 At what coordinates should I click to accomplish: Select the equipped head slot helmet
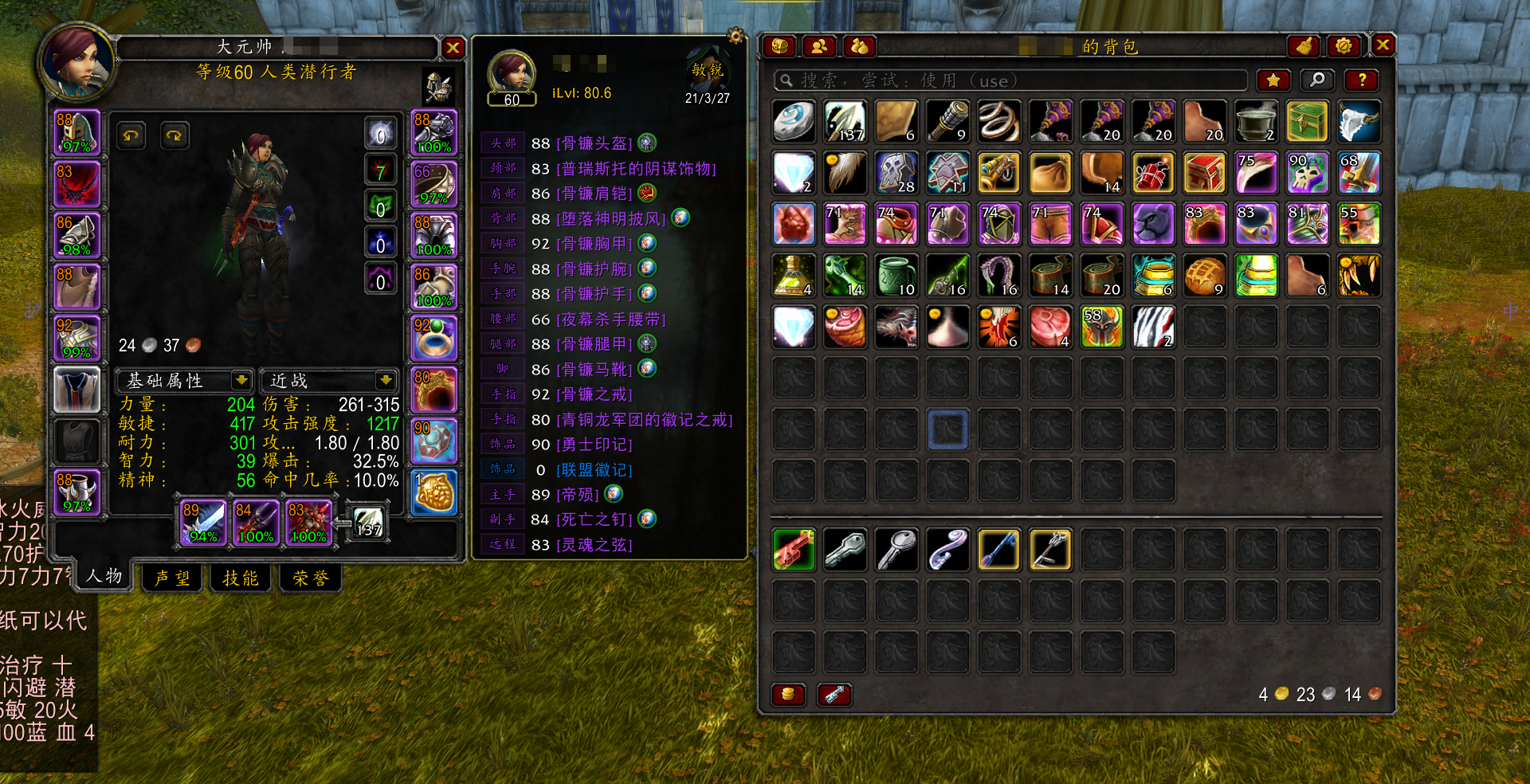tap(76, 132)
